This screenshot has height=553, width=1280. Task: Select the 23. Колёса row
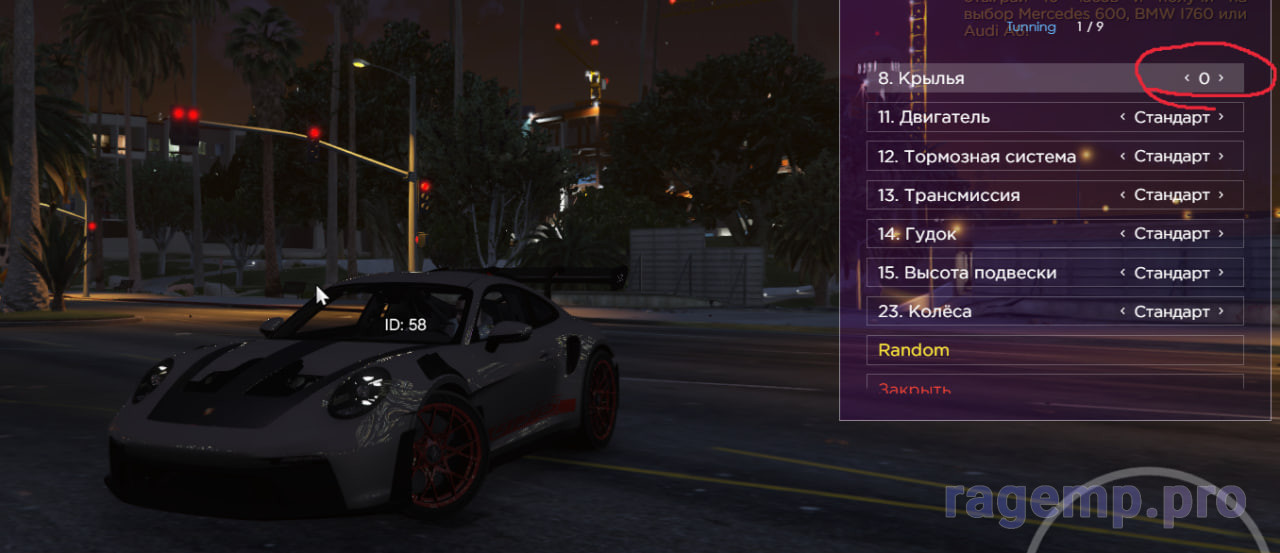pyautogui.click(x=1000, y=312)
